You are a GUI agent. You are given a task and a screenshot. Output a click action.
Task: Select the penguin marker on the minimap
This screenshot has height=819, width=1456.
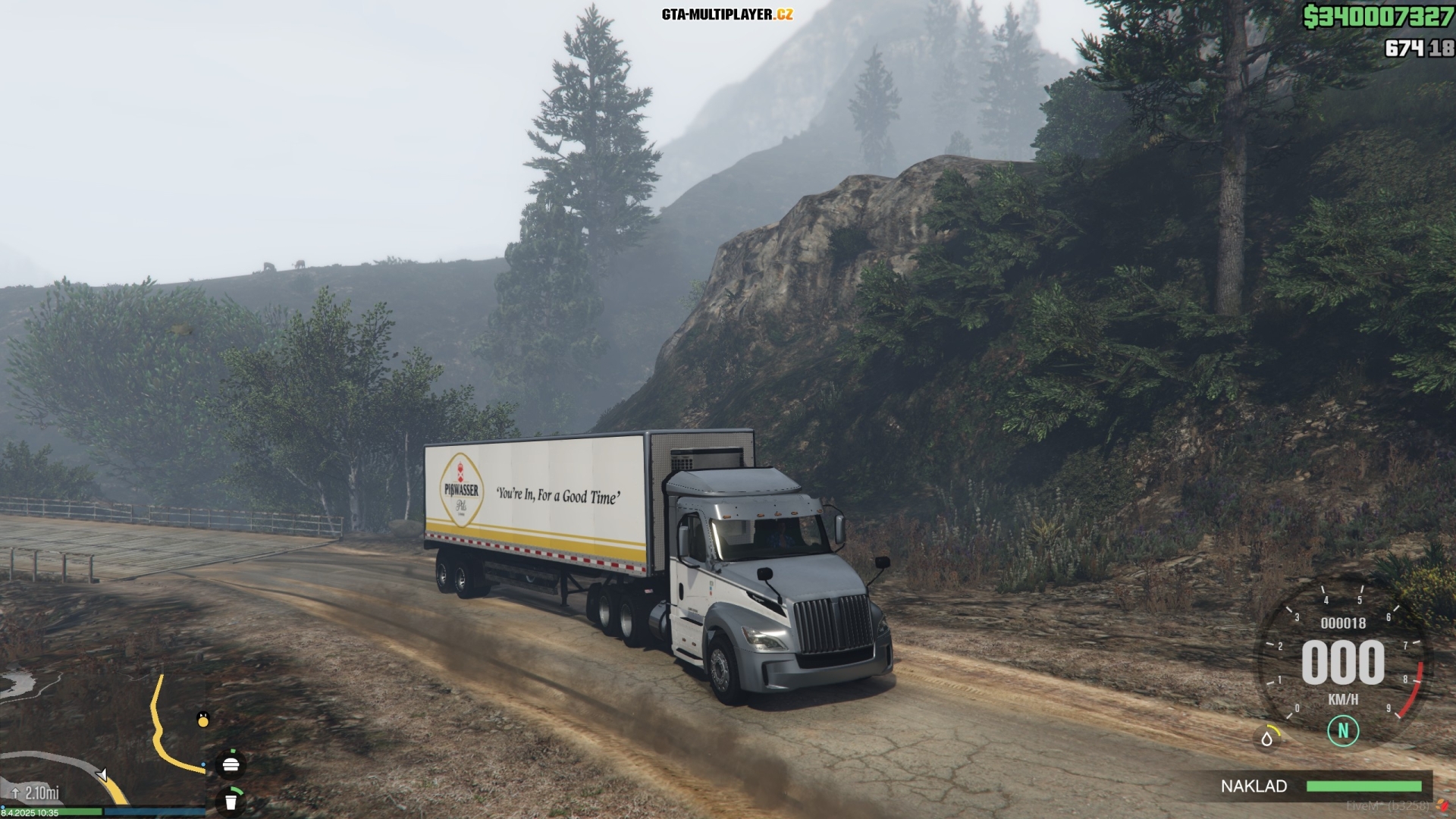point(202,719)
